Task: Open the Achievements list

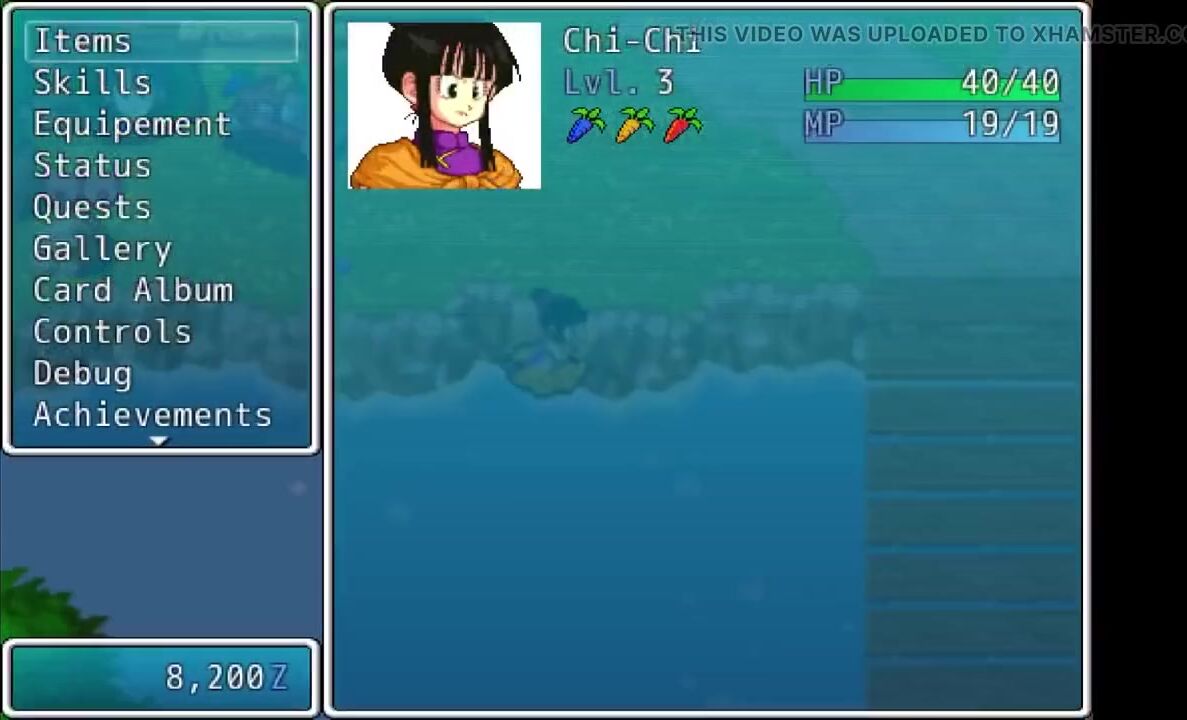Action: [152, 415]
